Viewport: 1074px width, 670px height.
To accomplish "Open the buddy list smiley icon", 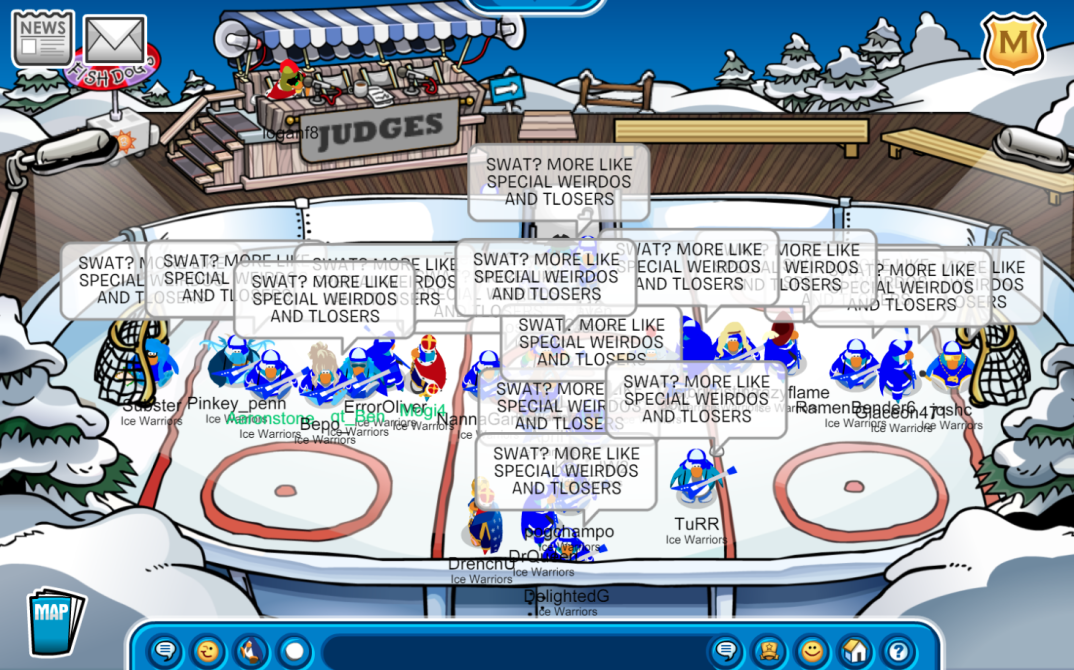I will point(812,652).
